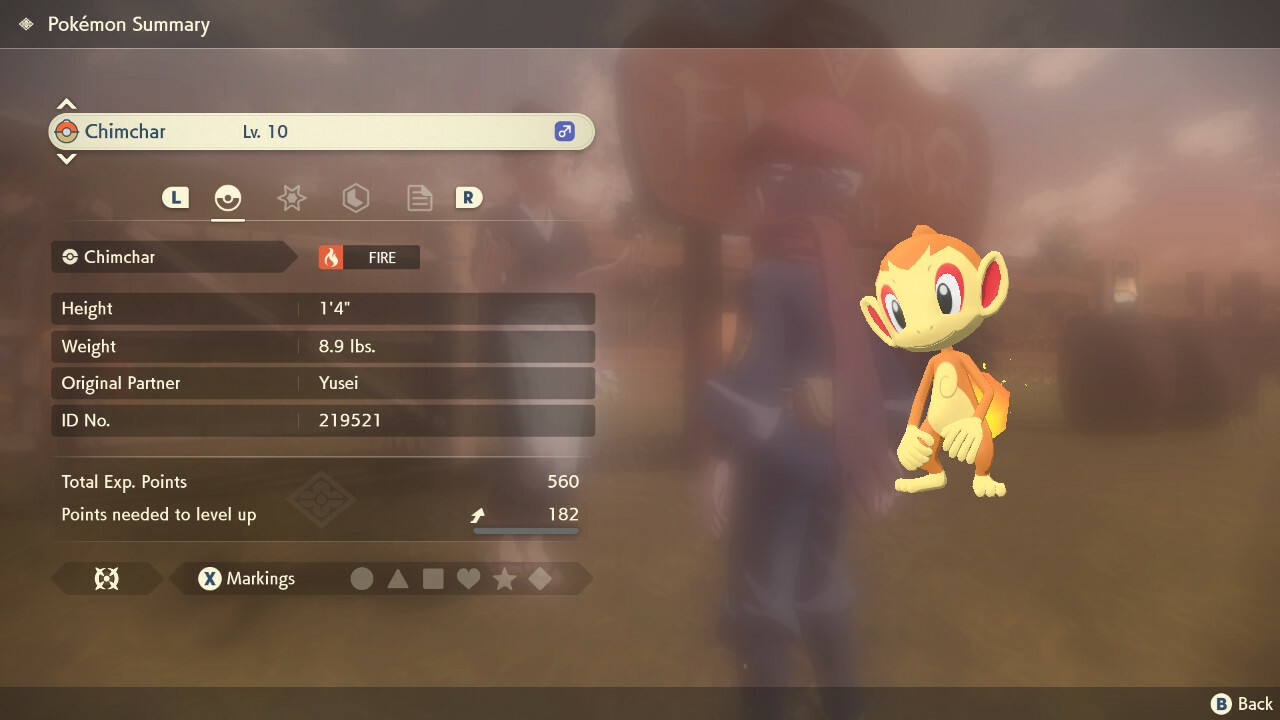
Task: Switch to the starburst stats tab
Action: tap(291, 198)
